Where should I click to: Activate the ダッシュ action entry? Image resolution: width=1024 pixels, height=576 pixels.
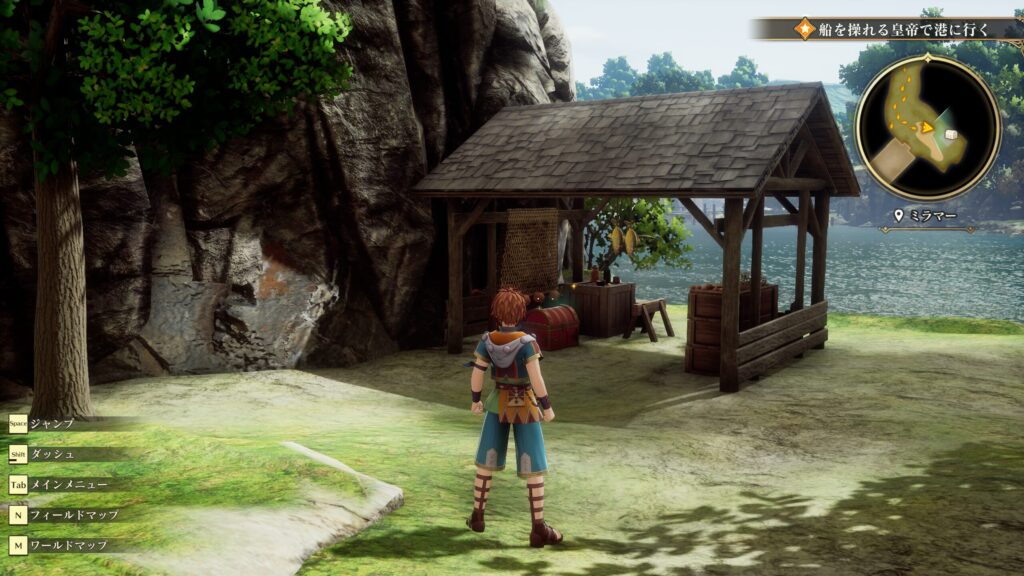click(51, 454)
